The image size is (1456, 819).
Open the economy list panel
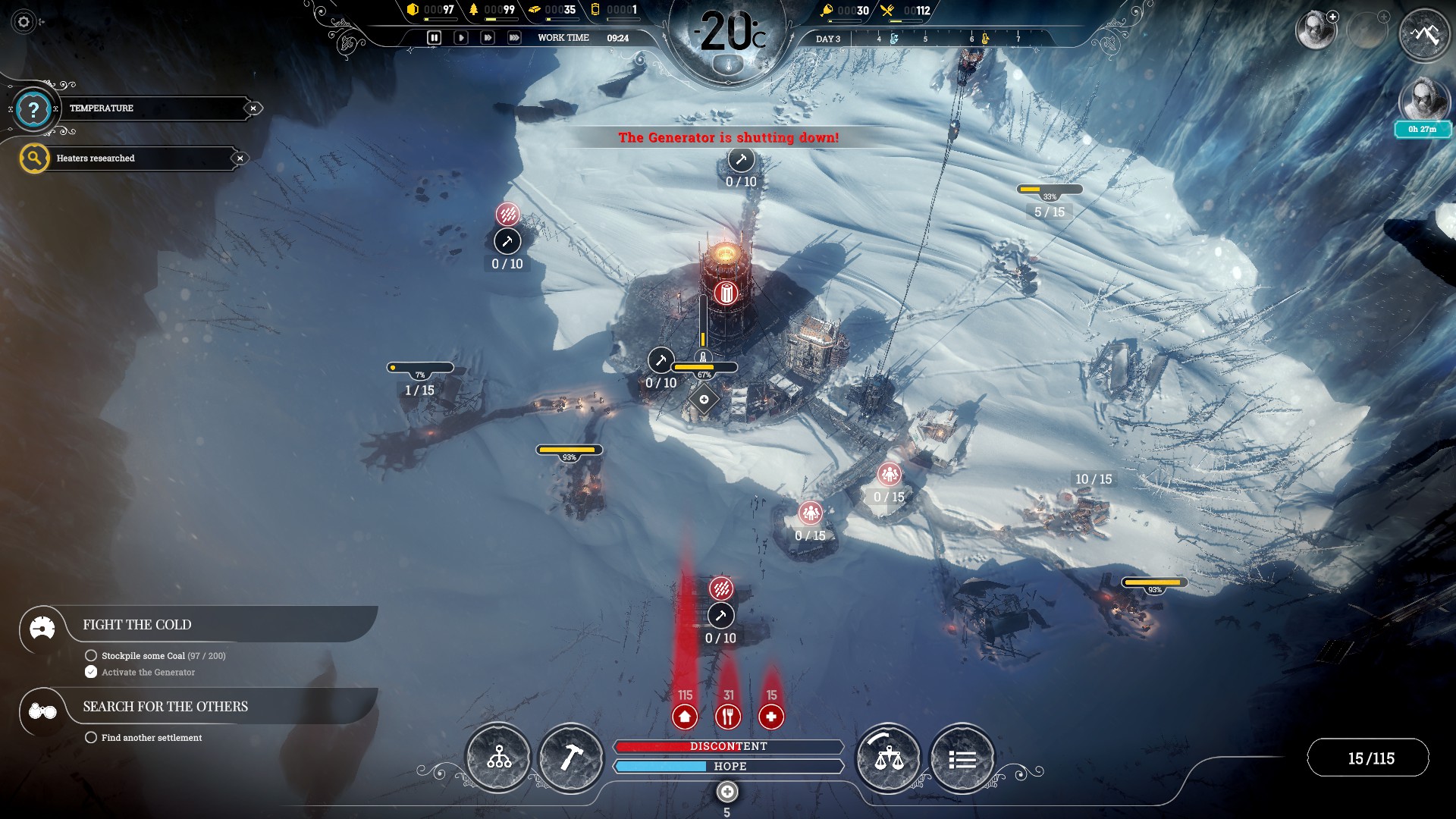[x=962, y=758]
